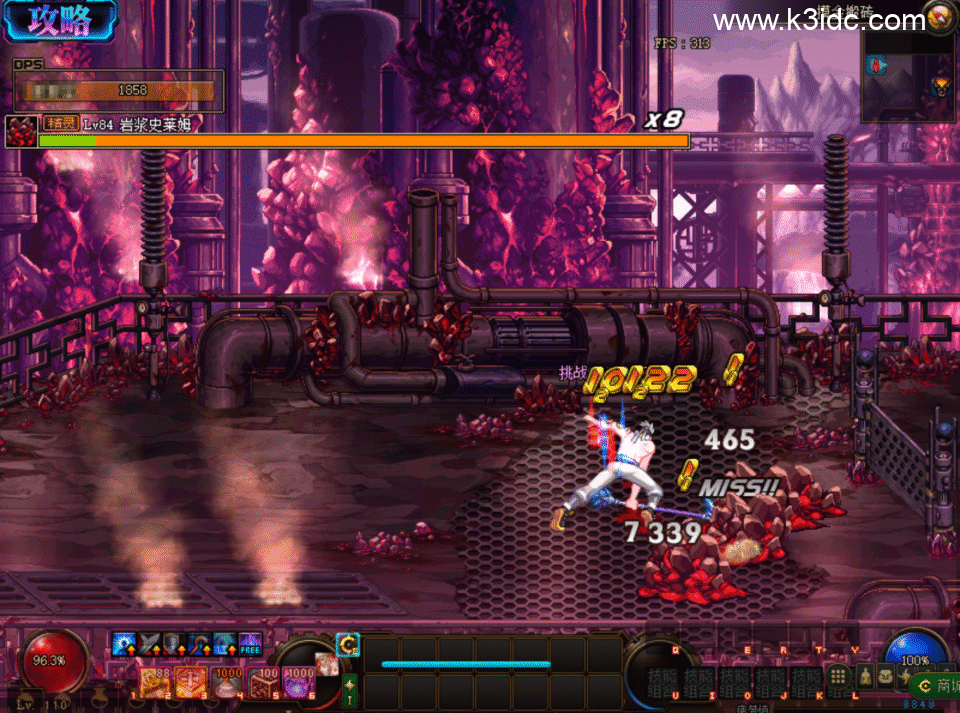Click the FREE buff icon
Viewport: 960px width, 713px height.
250,645
